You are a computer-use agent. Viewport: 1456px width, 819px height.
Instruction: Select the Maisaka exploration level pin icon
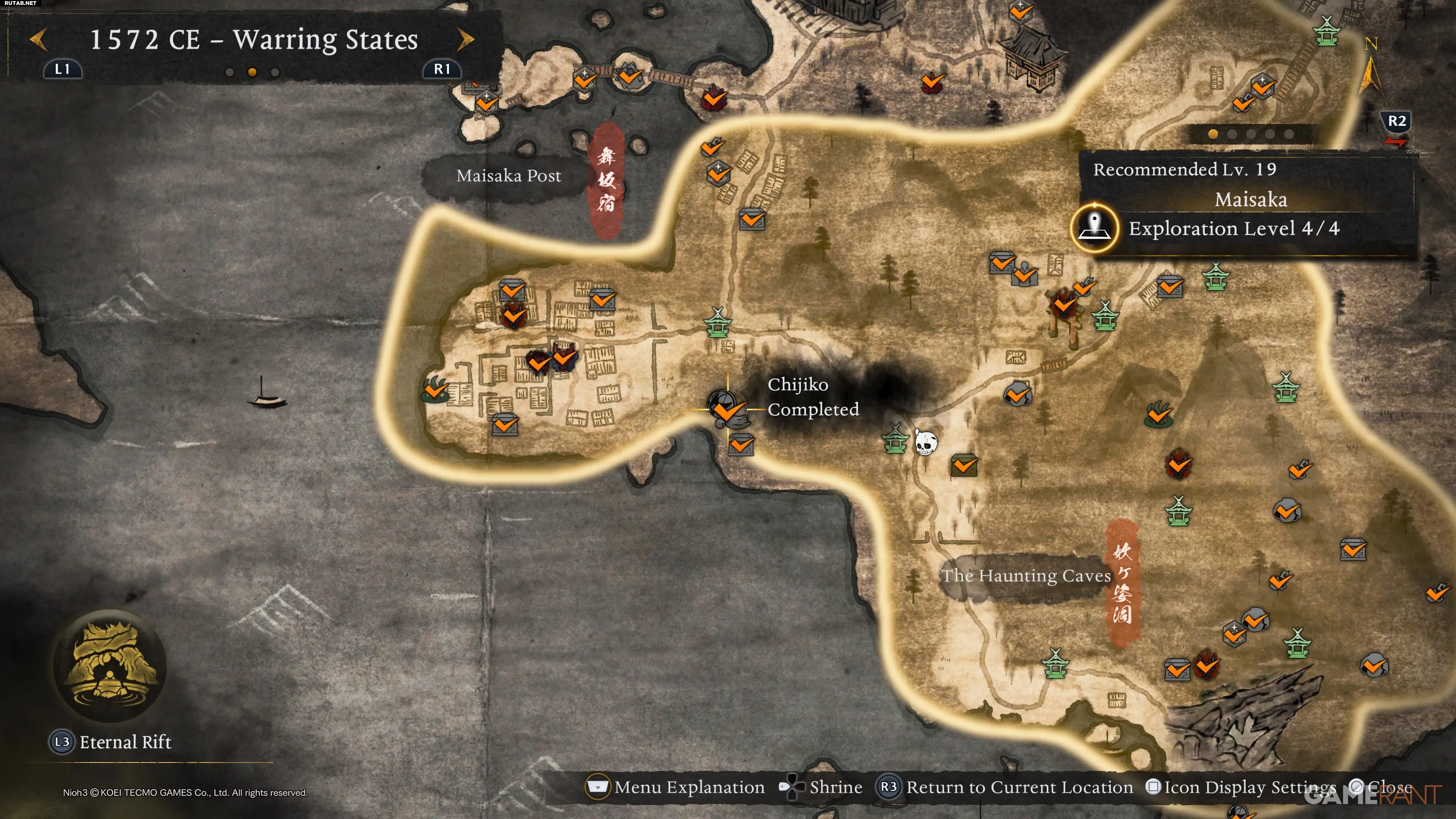coord(1095,228)
